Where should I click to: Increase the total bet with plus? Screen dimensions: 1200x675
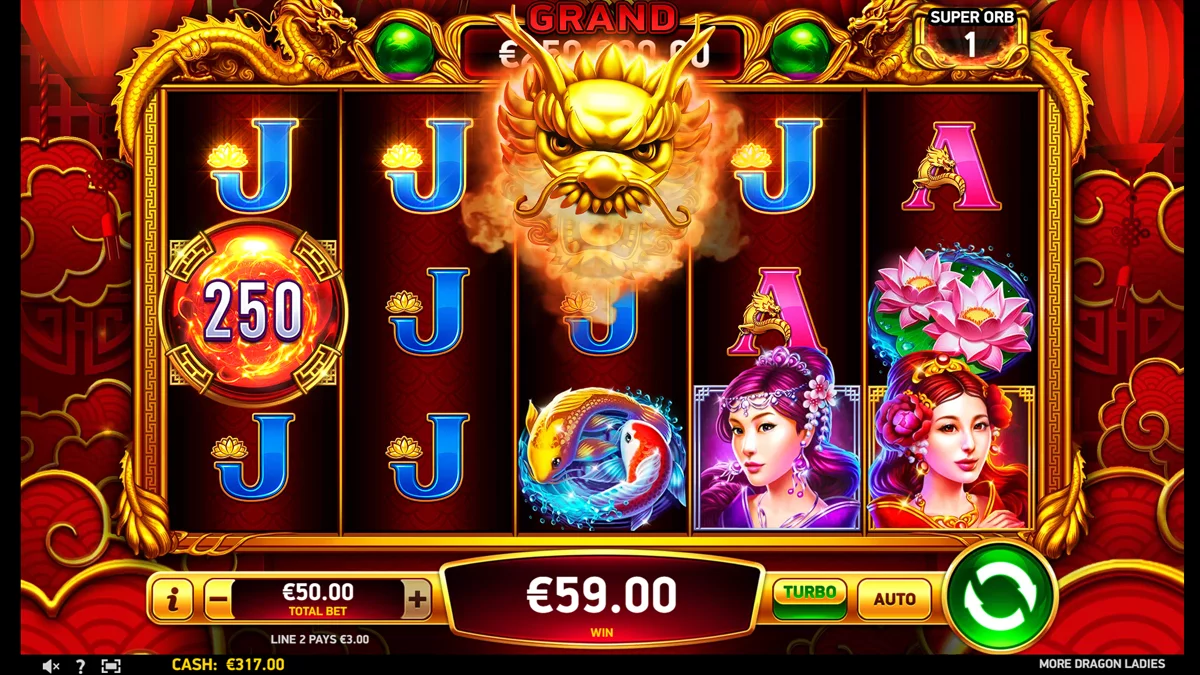pos(417,600)
